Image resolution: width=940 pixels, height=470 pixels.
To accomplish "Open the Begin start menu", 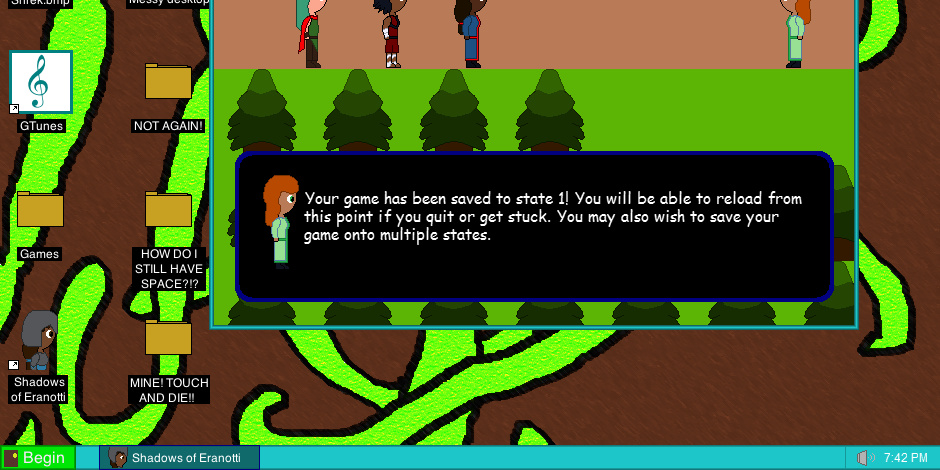I will click(38, 458).
